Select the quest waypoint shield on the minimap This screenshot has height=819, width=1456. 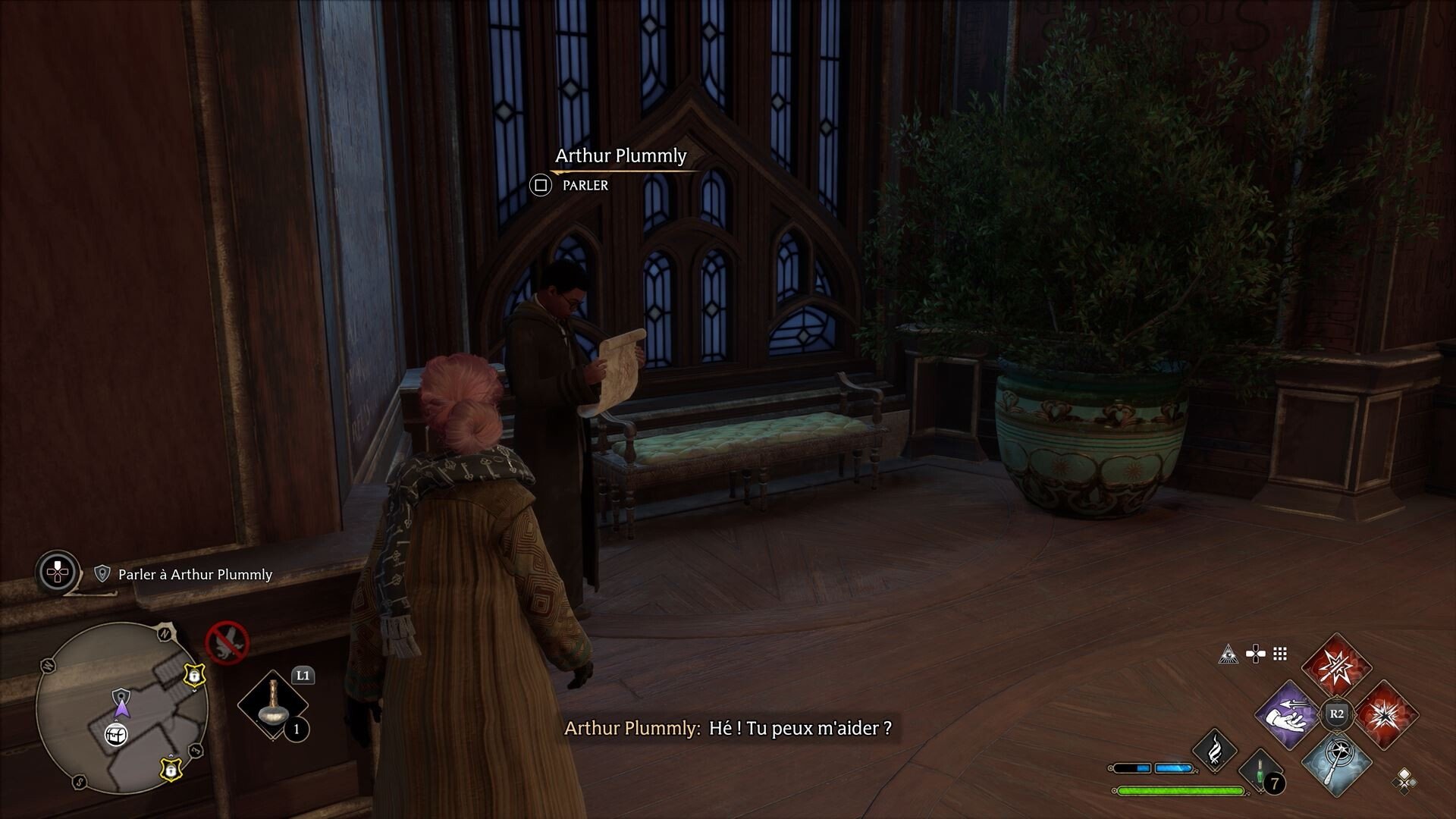(121, 697)
